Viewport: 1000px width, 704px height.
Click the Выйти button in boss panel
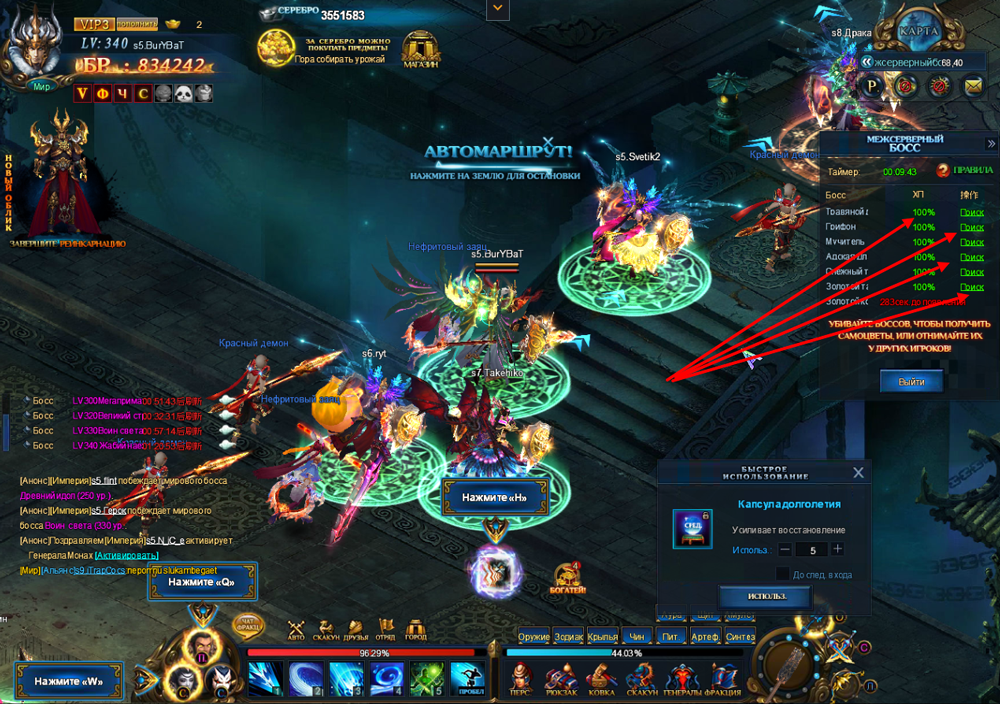click(910, 381)
